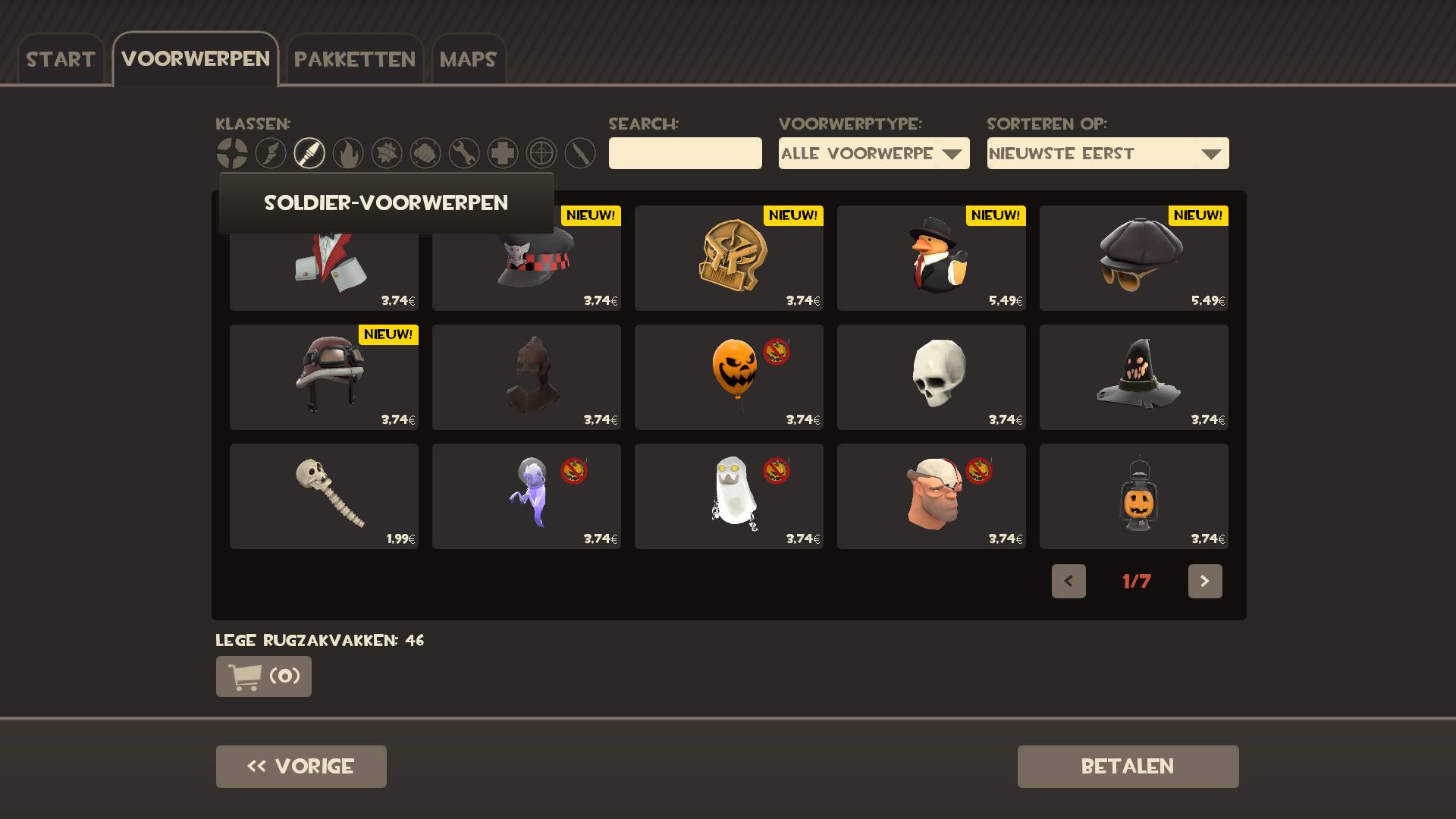
Task: Open the Sorteren Op dropdown
Action: point(1107,153)
